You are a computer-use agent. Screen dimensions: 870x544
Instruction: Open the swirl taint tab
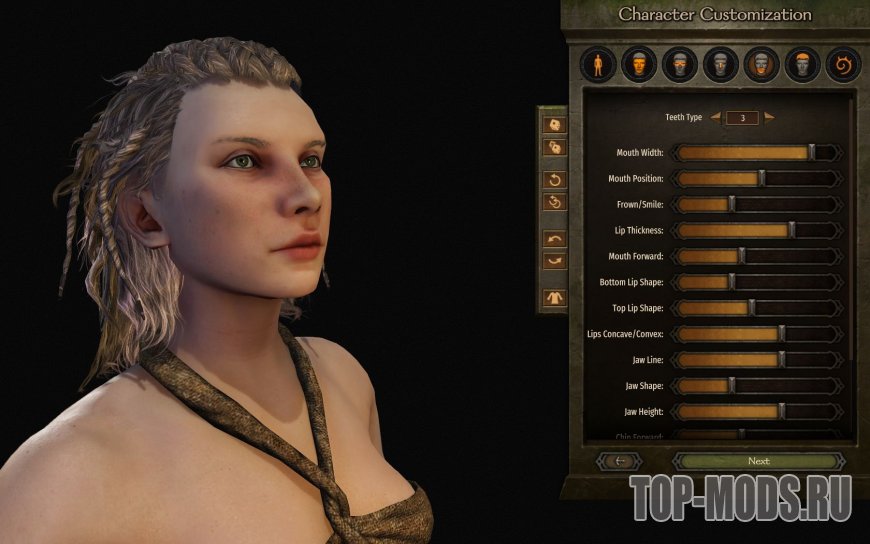(x=843, y=65)
